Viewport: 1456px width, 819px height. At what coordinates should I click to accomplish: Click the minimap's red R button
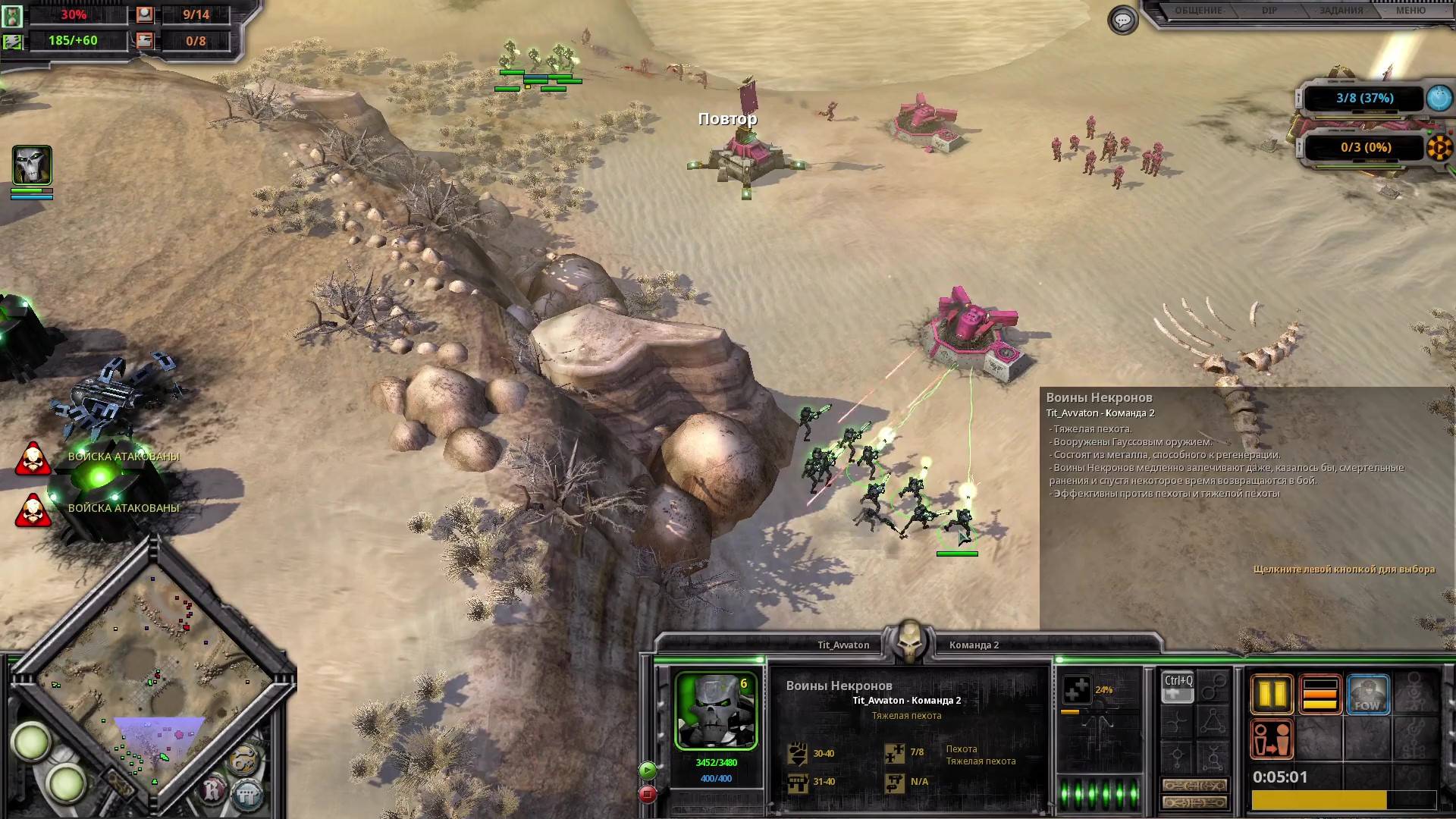(x=213, y=792)
